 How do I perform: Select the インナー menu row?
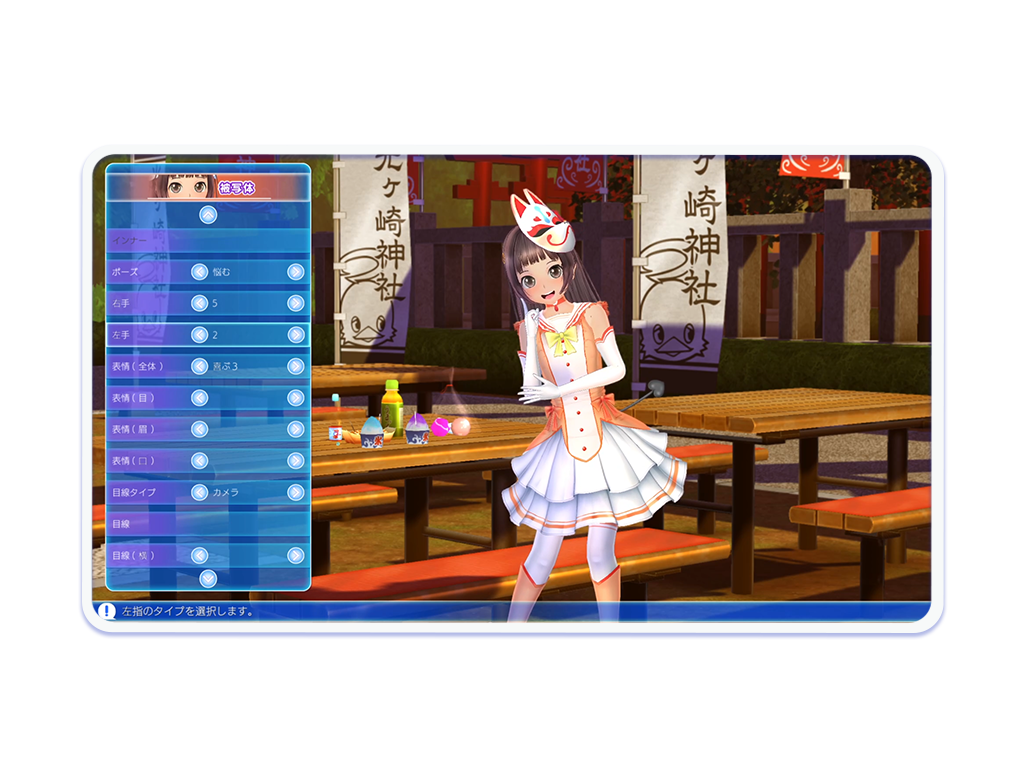[208, 241]
